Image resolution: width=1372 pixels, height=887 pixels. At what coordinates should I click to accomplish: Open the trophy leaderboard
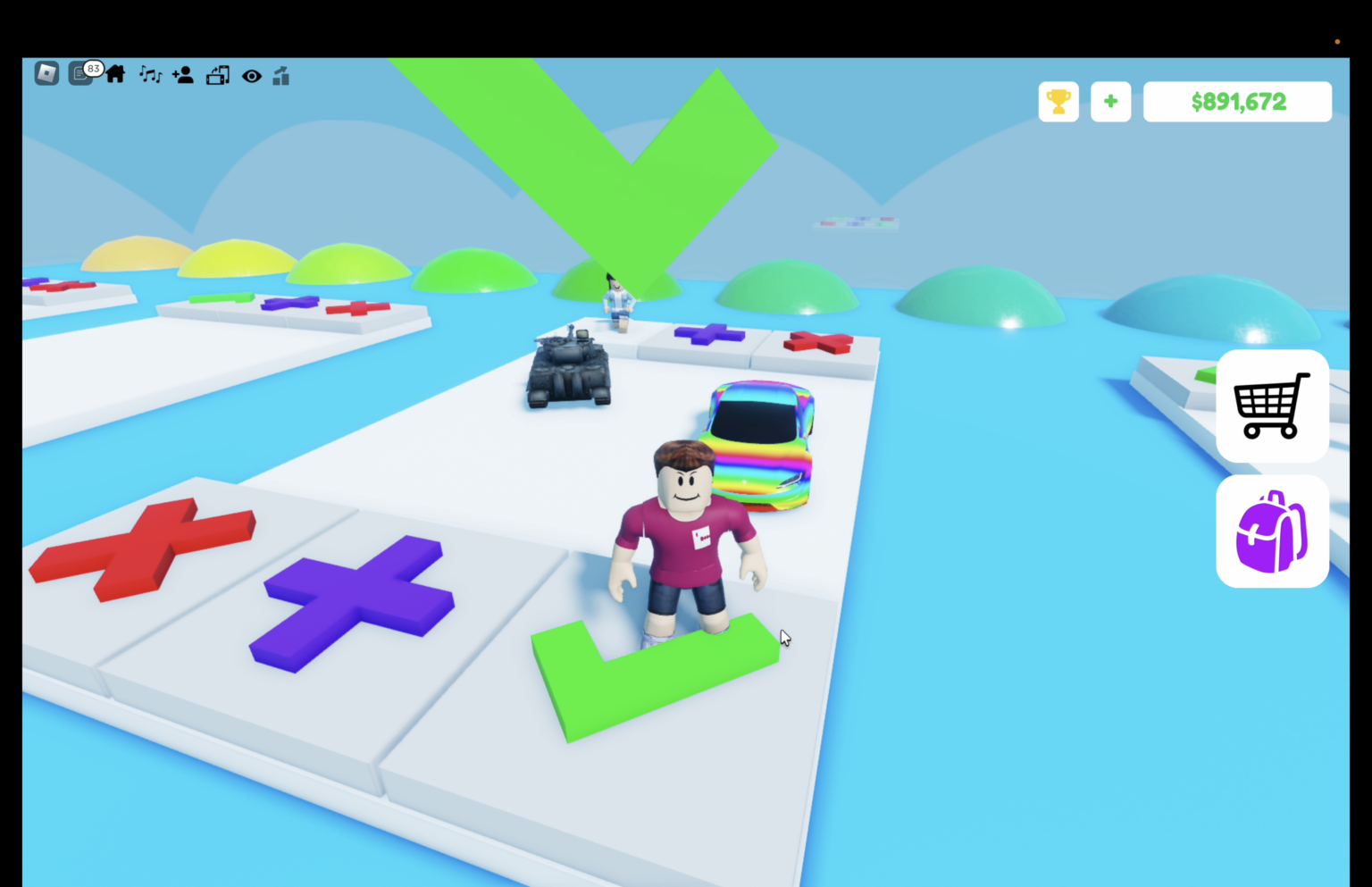pos(1058,101)
